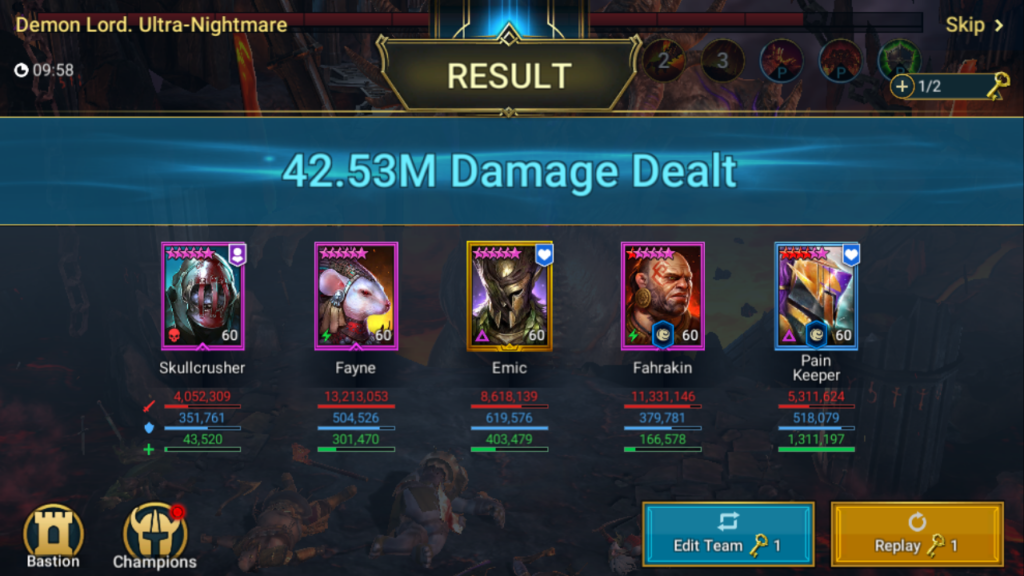This screenshot has height=576, width=1024.
Task: Select Emic's champion portrait
Action: coord(509,296)
